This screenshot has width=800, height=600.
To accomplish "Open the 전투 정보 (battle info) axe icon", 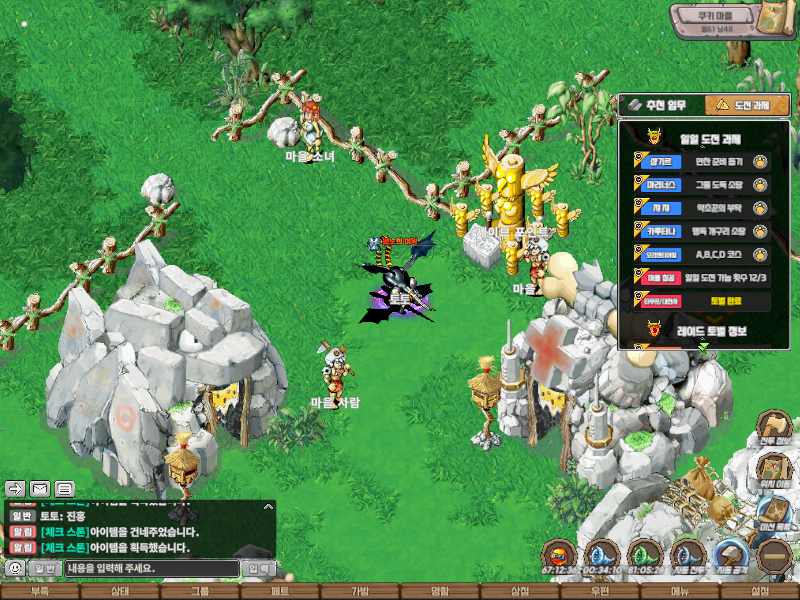I will click(x=775, y=427).
